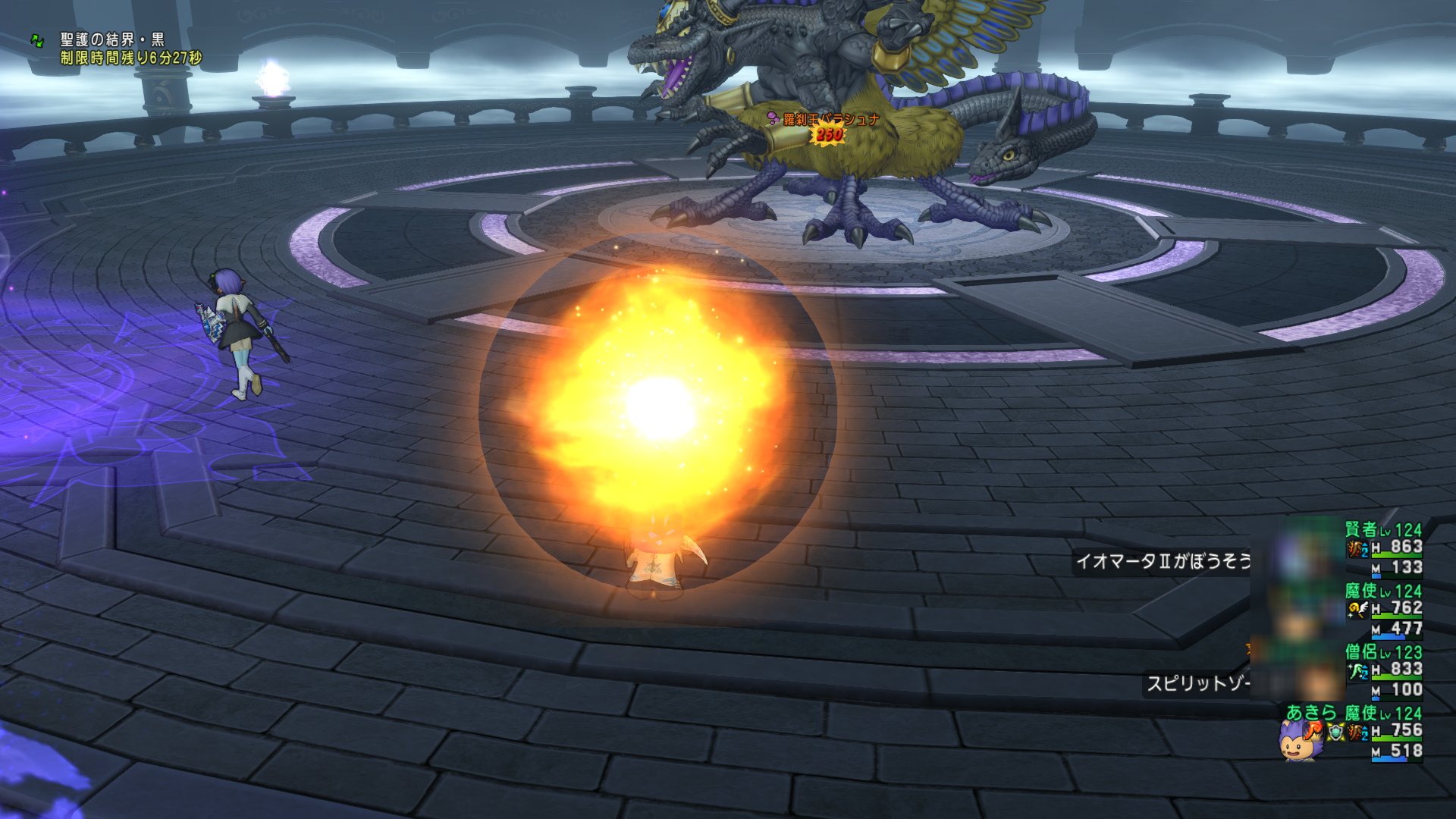Target the 羅刹王バラシュナ enemy name label

click(x=831, y=119)
